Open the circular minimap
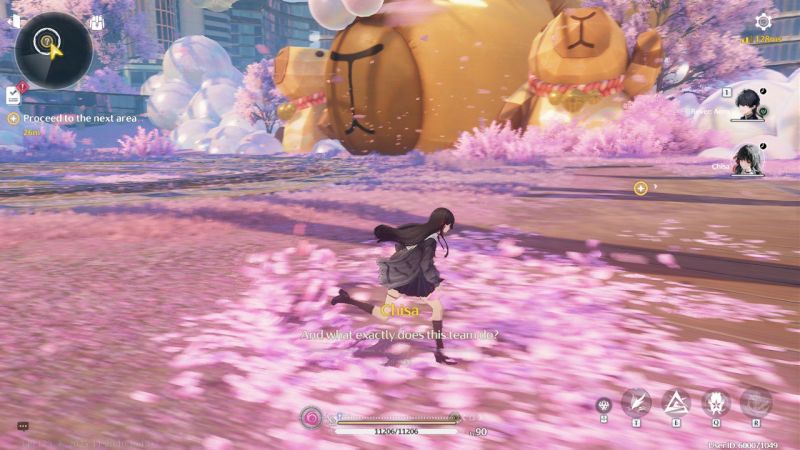The width and height of the screenshot is (800, 450). tap(53, 49)
